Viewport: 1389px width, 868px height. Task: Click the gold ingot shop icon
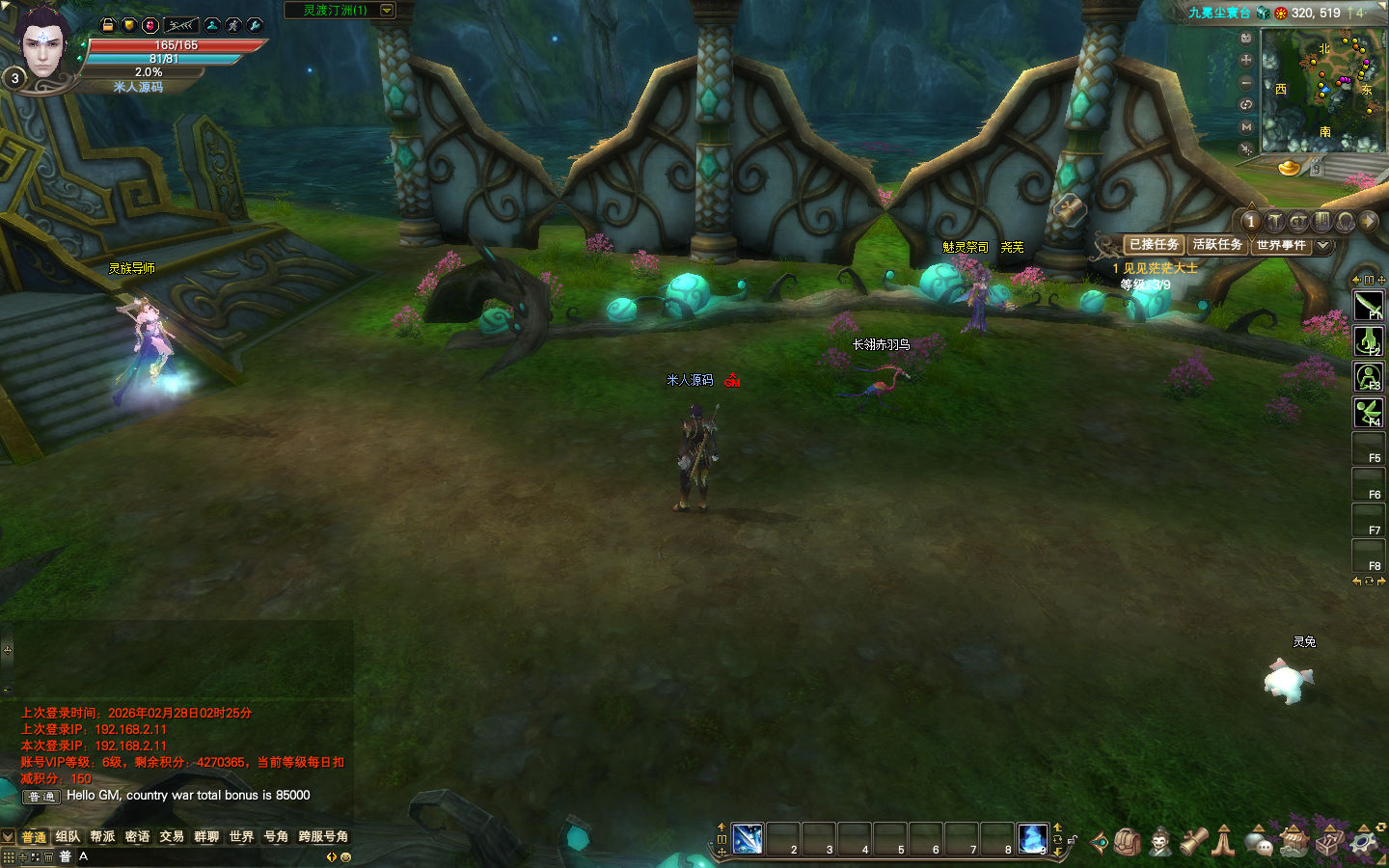click(x=1290, y=168)
